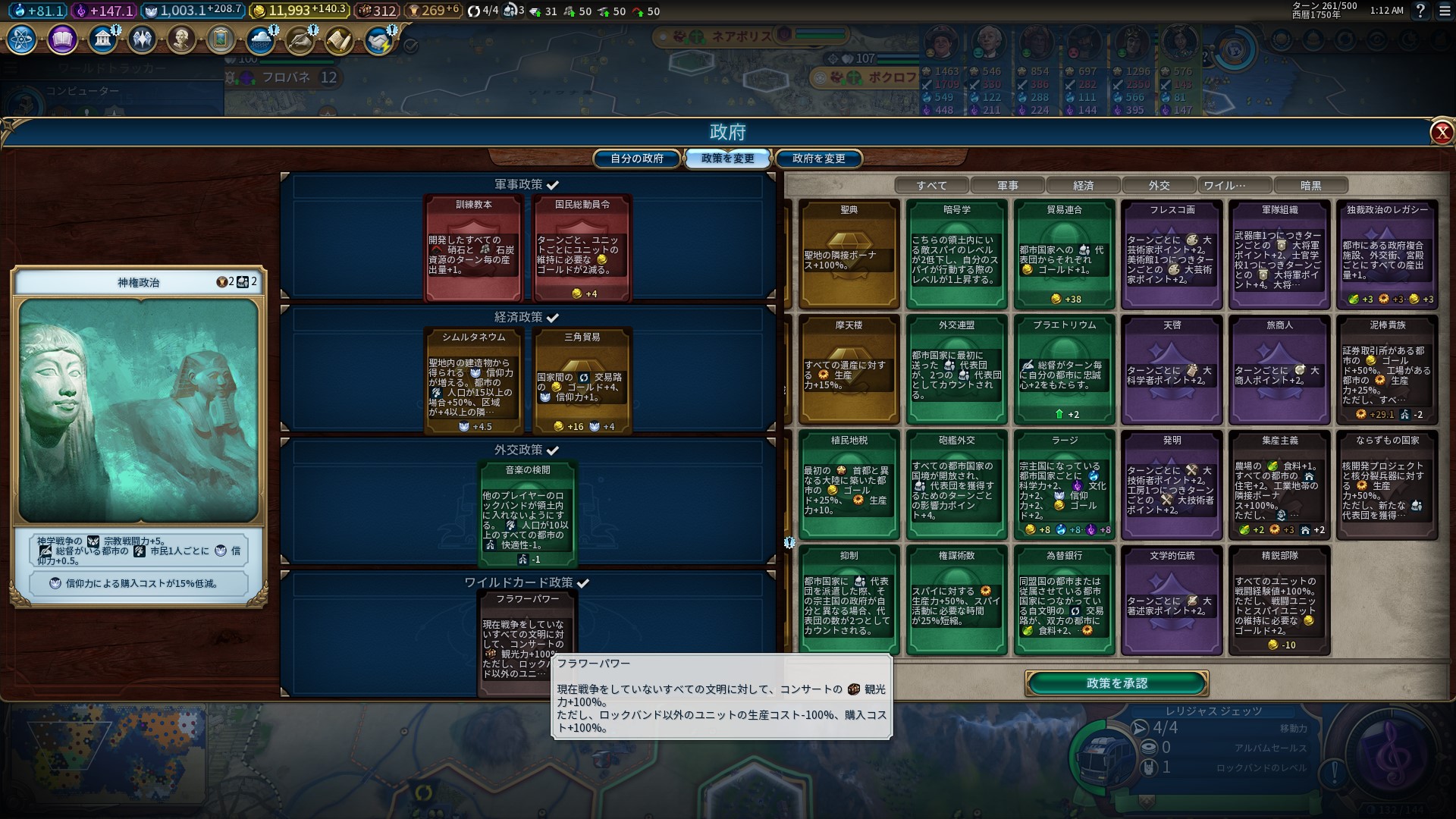Click the slotted 三角貿易 economic card
1456x819 pixels.
[x=582, y=381]
